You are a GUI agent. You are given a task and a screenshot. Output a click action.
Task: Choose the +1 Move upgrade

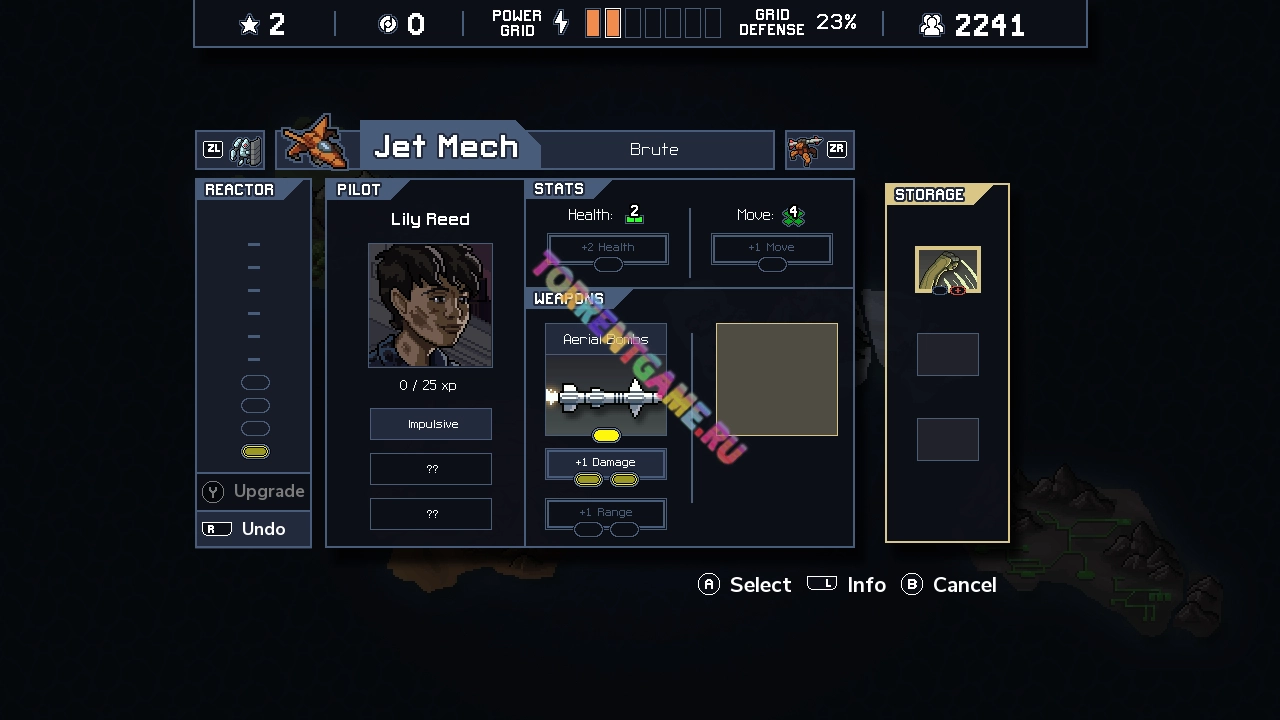click(772, 249)
